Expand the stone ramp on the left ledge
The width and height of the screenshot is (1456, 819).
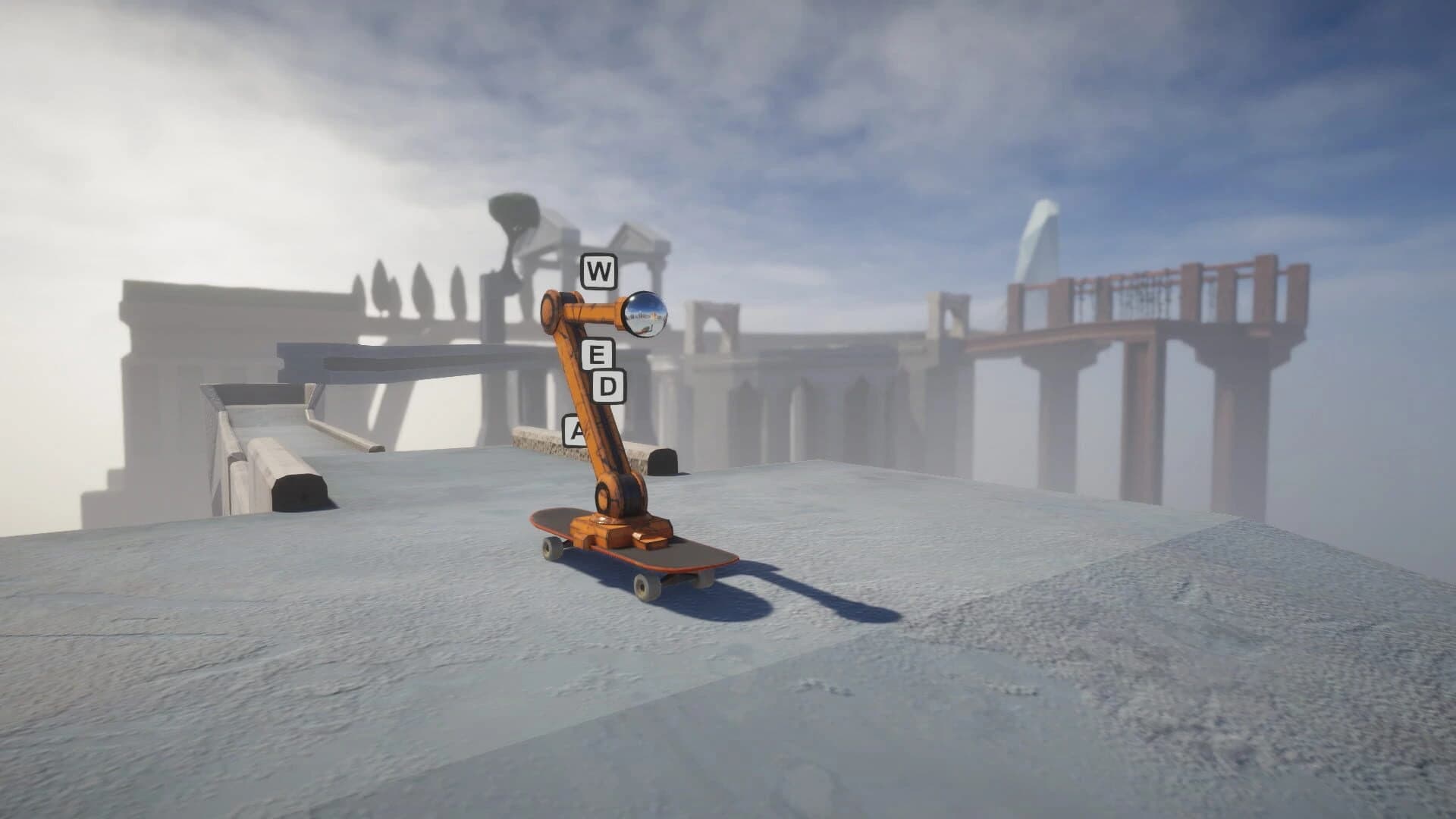(250, 409)
